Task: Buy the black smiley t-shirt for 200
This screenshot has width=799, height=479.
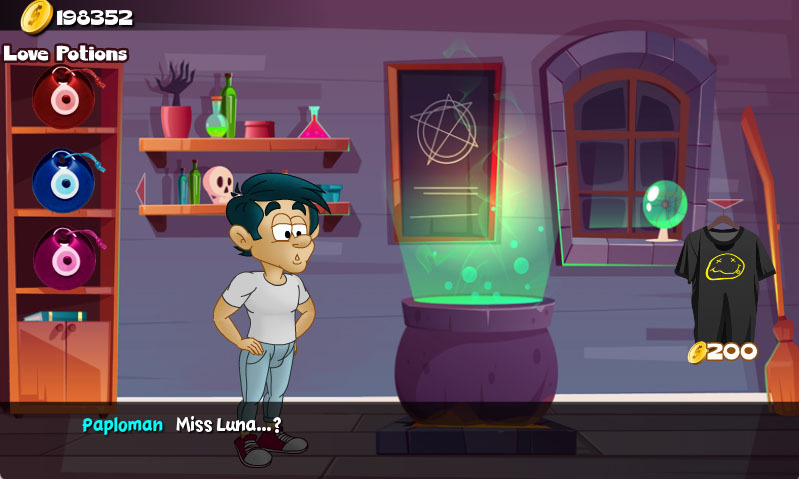Action: pos(724,268)
